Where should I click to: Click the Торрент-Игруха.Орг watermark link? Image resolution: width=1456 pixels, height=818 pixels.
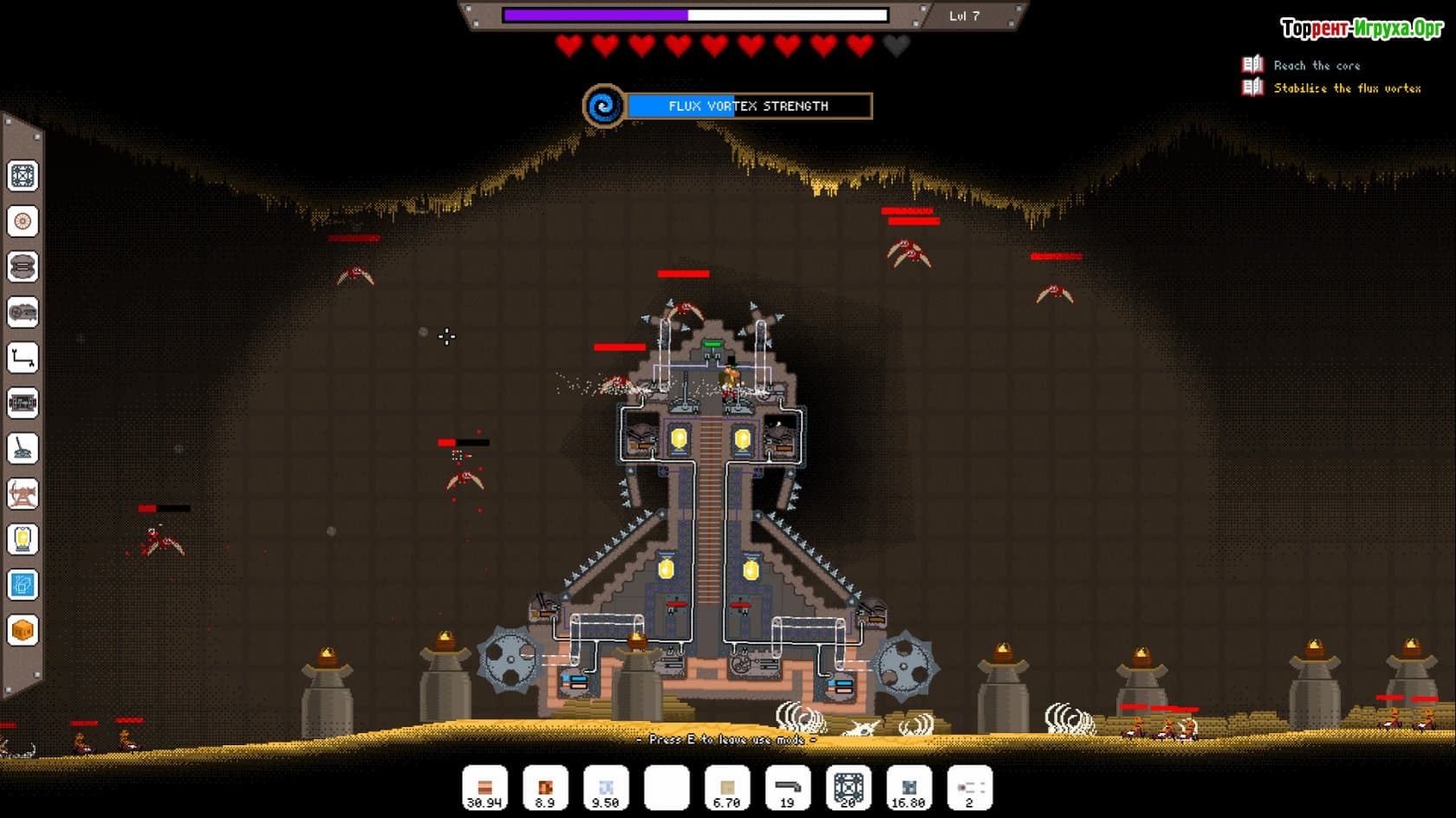(x=1362, y=29)
